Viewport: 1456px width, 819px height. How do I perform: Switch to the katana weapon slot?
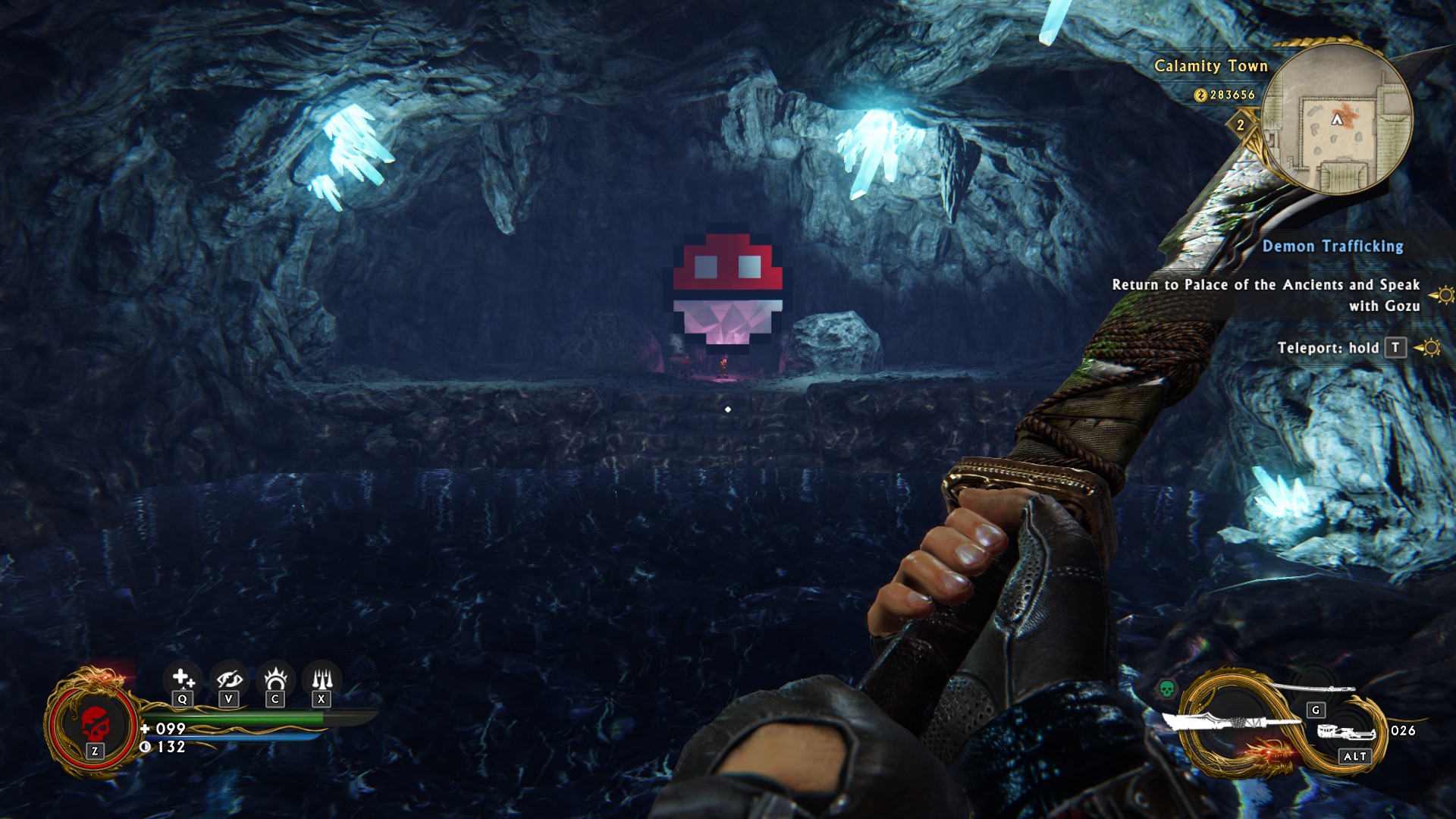(1313, 689)
